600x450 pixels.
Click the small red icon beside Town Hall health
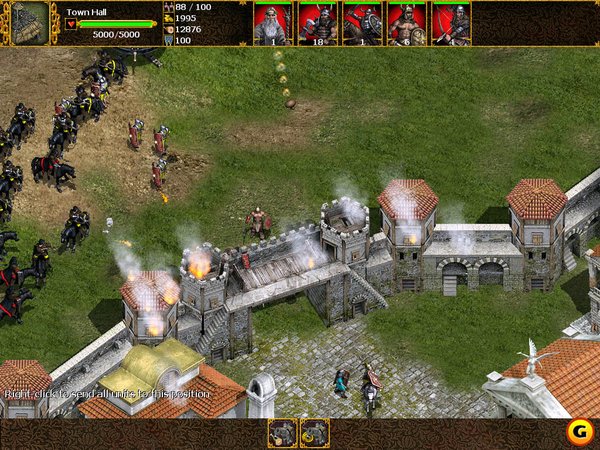tap(71, 24)
